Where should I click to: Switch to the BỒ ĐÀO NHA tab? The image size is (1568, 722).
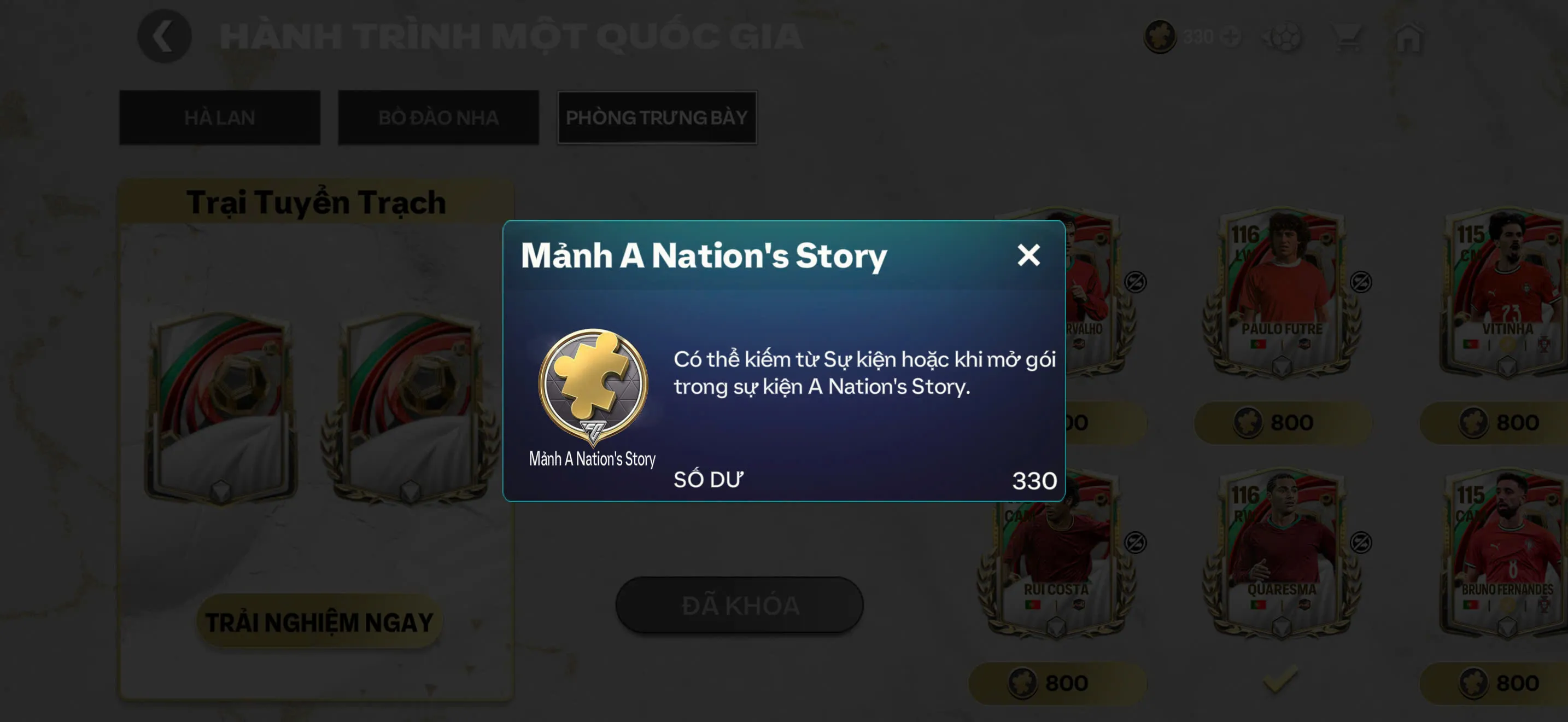pyautogui.click(x=438, y=117)
